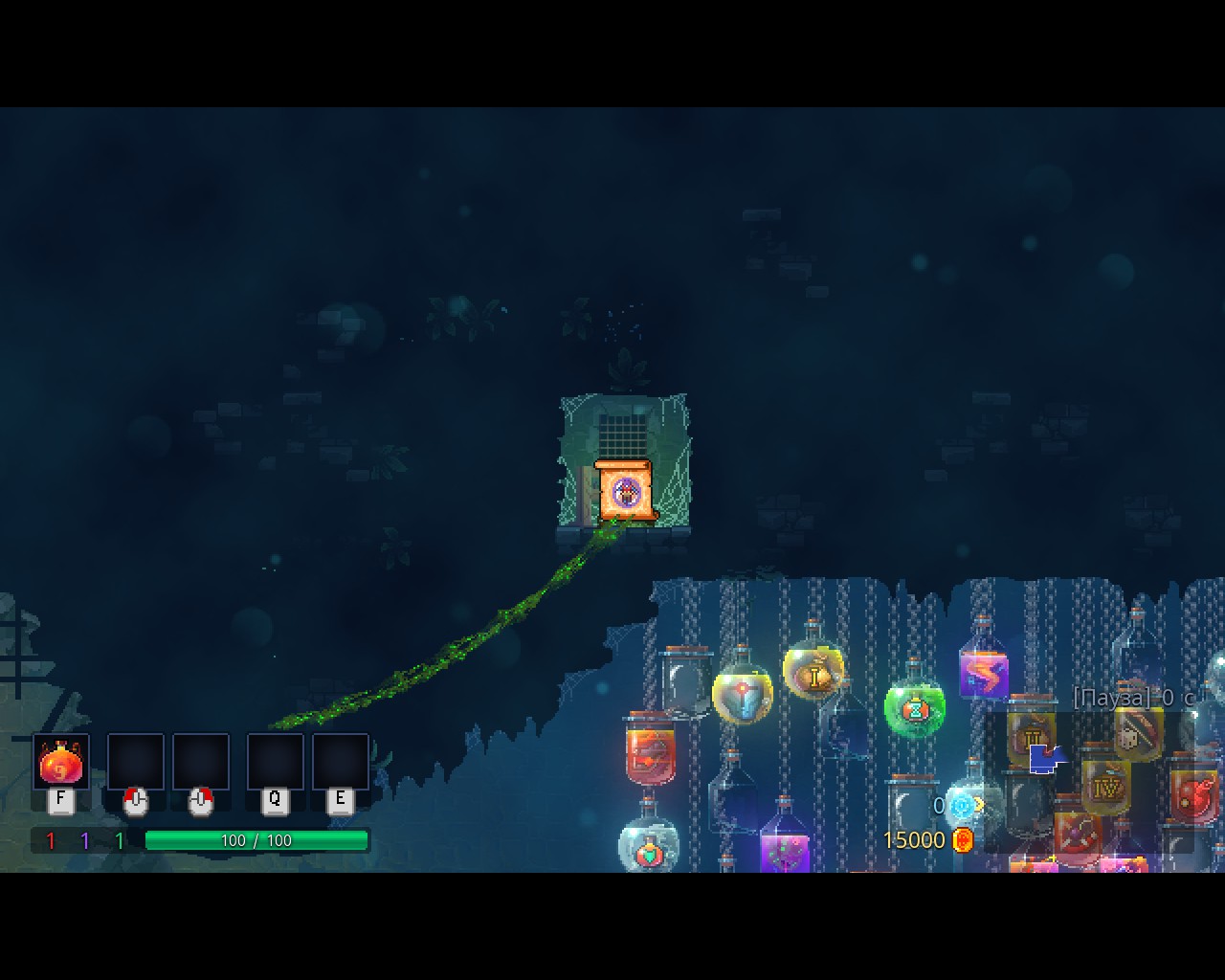Select the empty Q skill slot
This screenshot has height=980, width=1225.
click(276, 761)
